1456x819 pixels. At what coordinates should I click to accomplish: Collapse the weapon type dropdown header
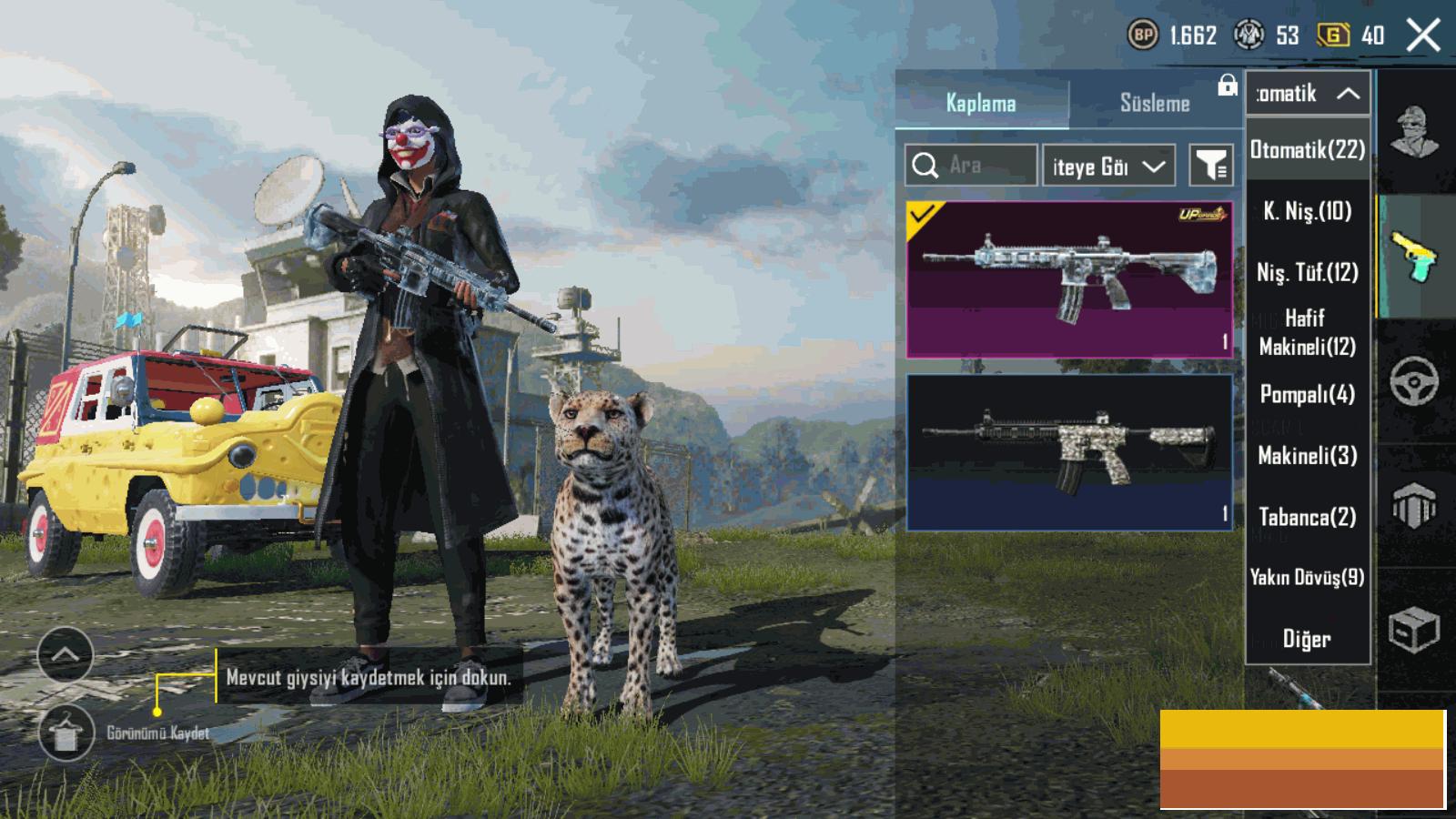pos(1307,93)
